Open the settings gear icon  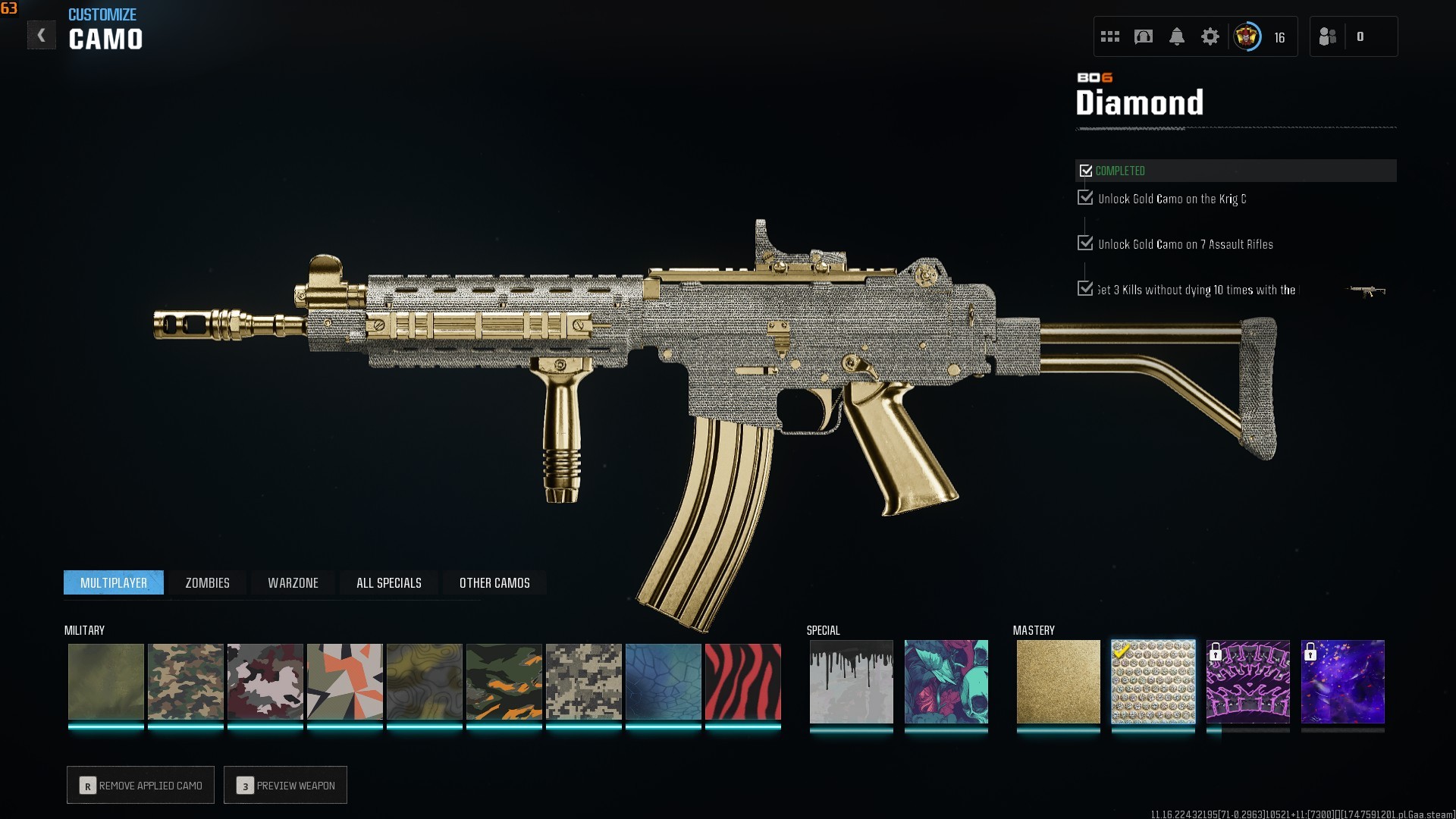pyautogui.click(x=1210, y=36)
